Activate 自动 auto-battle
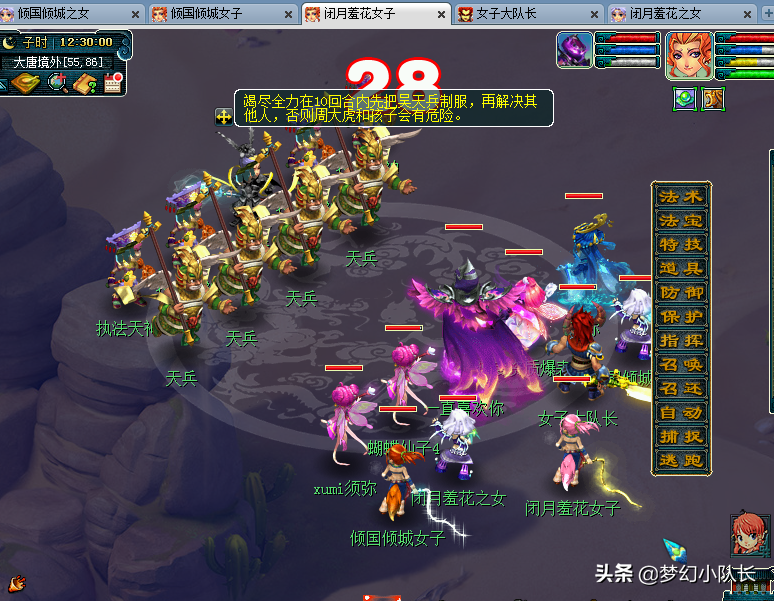The image size is (774, 601). click(x=681, y=413)
